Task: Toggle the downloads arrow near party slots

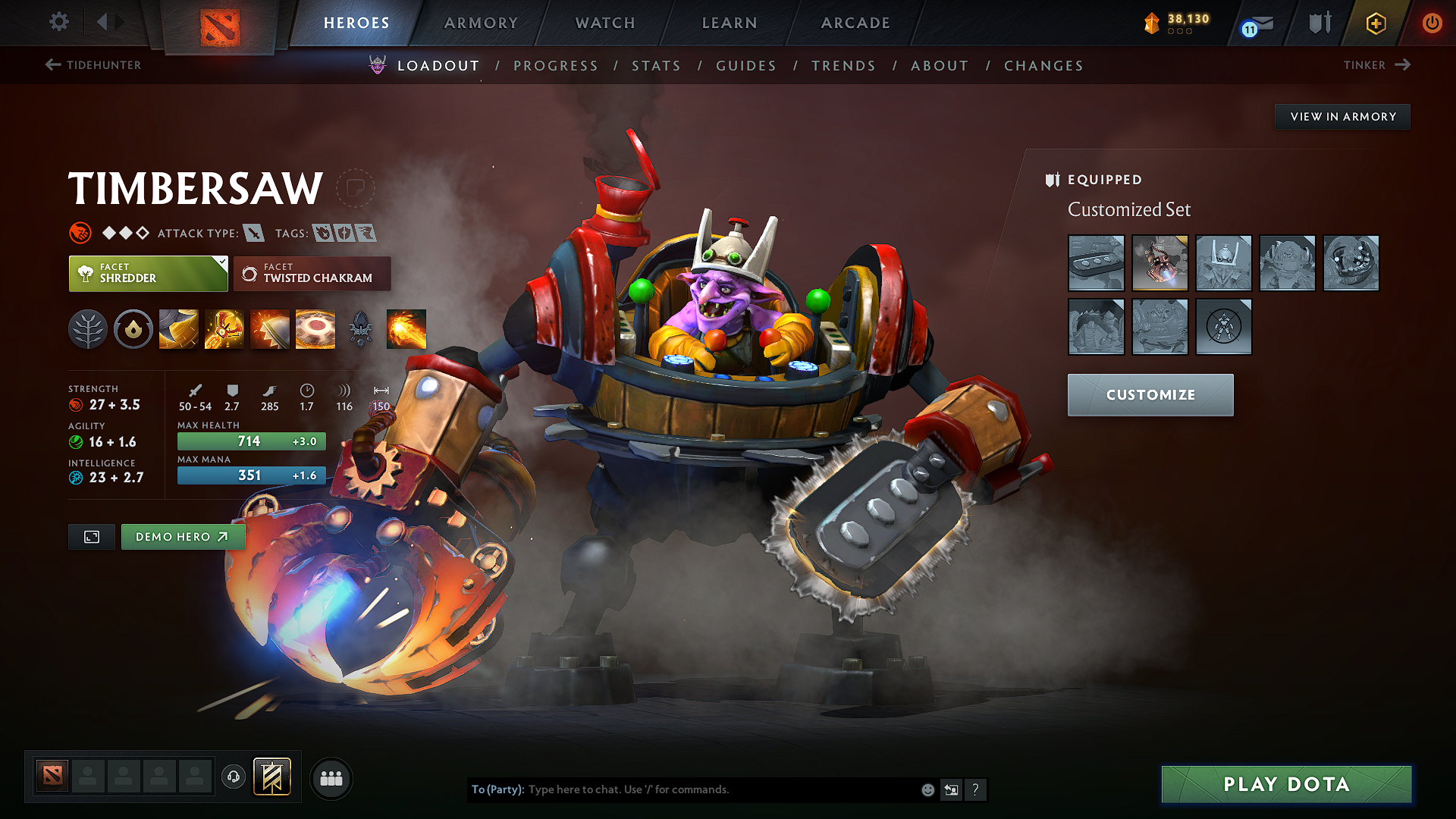Action: point(234,778)
